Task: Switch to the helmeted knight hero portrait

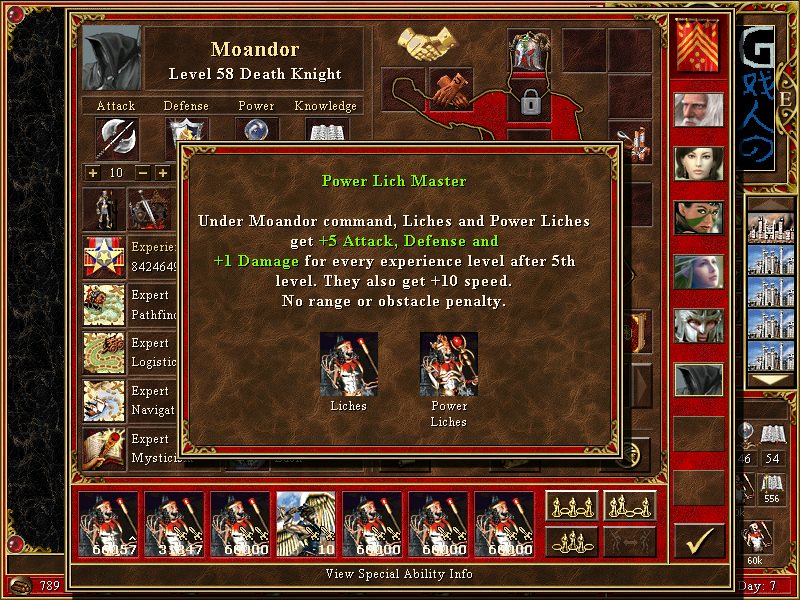Action: point(698,325)
